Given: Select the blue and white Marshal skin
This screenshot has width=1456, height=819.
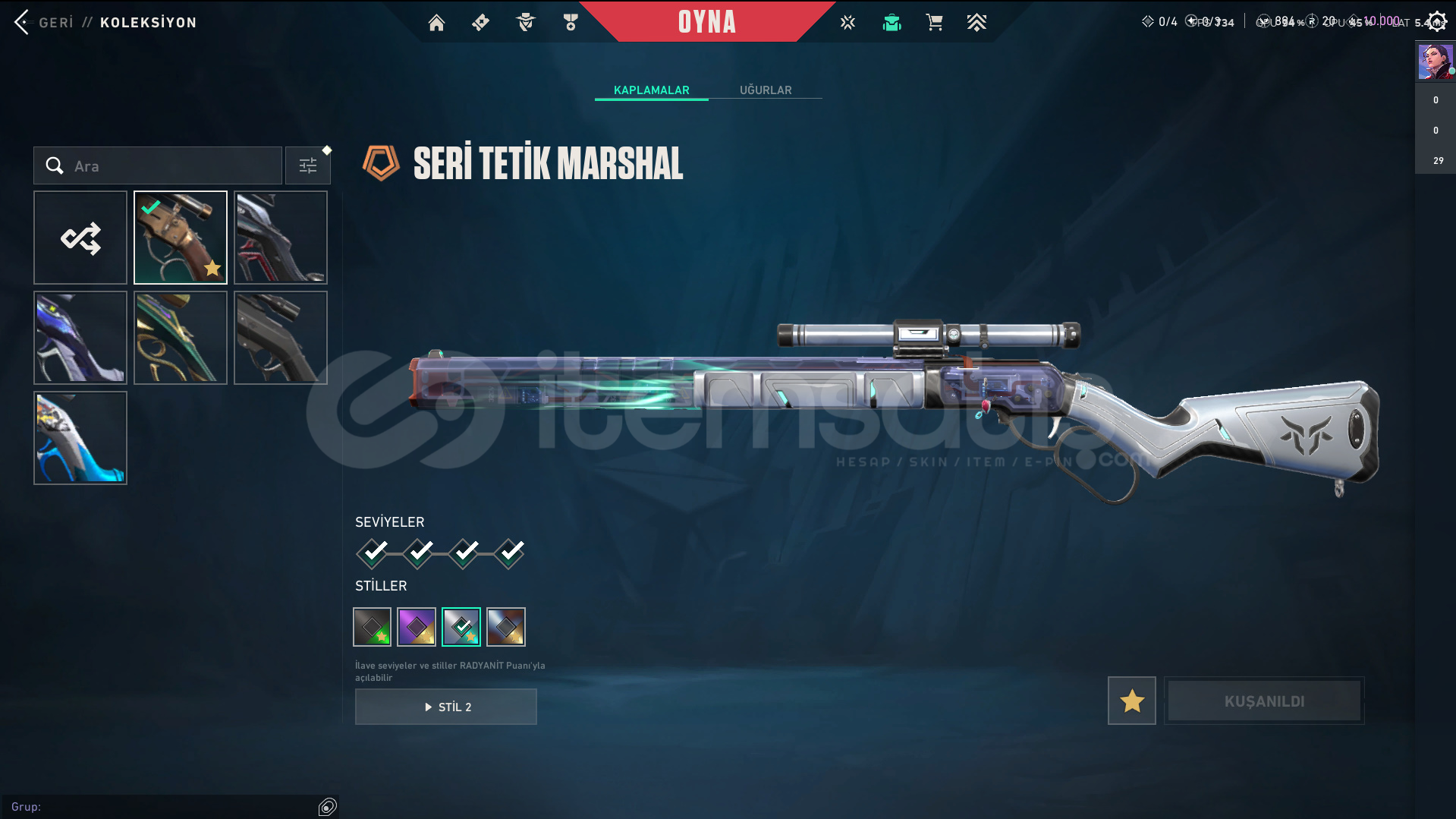Looking at the screenshot, I should pos(80,438).
